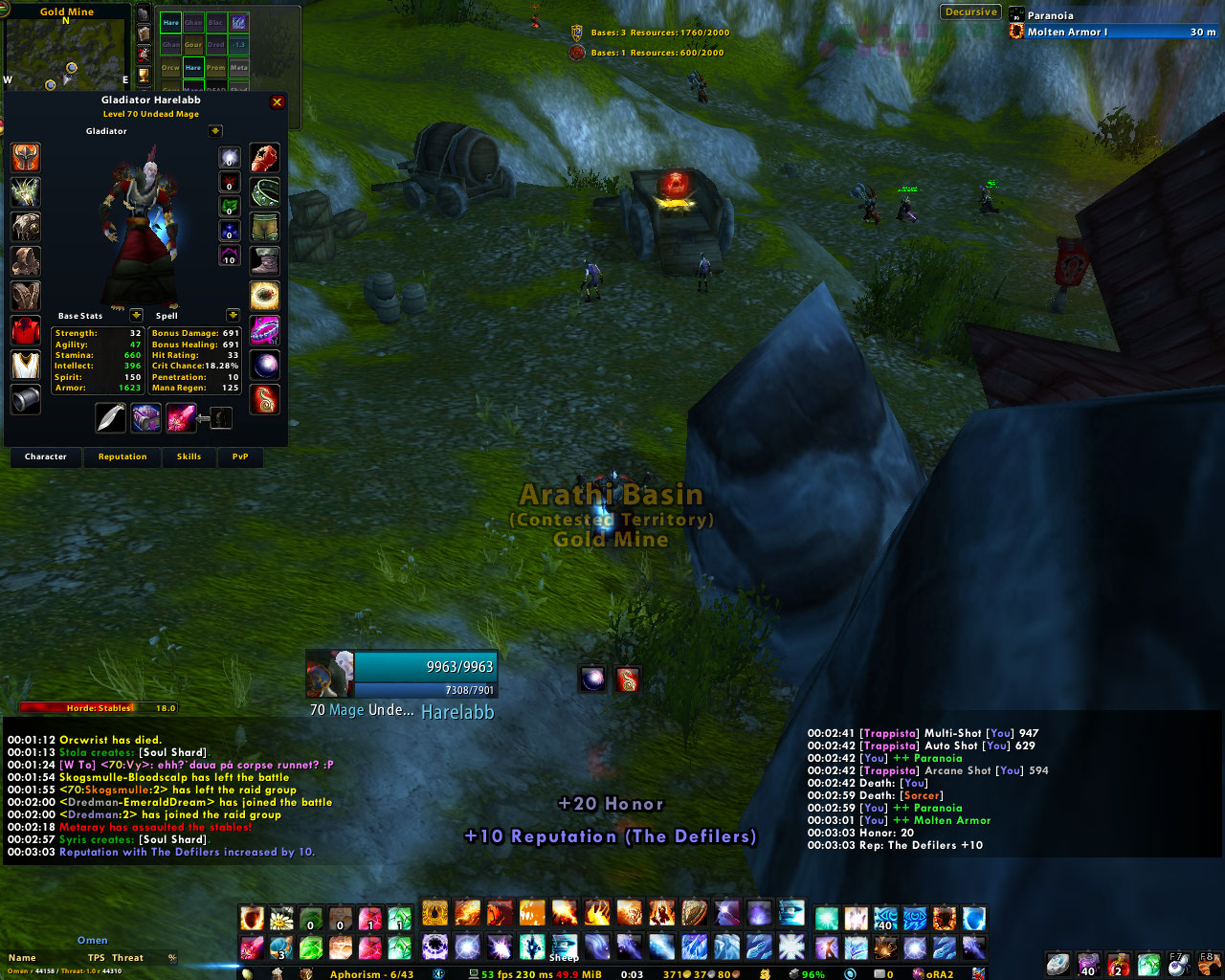Screen dimensions: 1225x980
Task: Select the PvP tab
Action: pyautogui.click(x=240, y=457)
